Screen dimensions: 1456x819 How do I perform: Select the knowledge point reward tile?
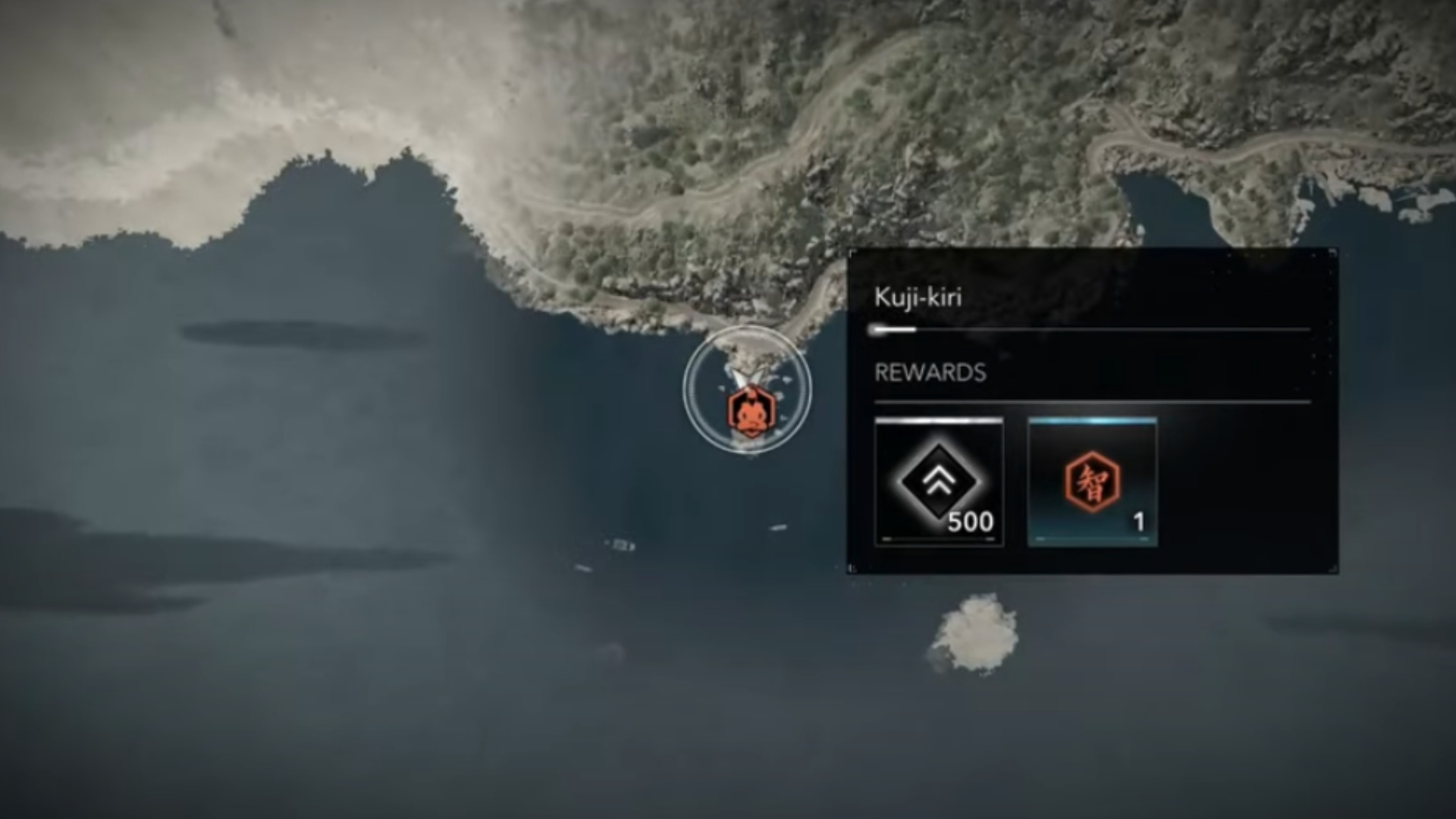pos(1092,482)
